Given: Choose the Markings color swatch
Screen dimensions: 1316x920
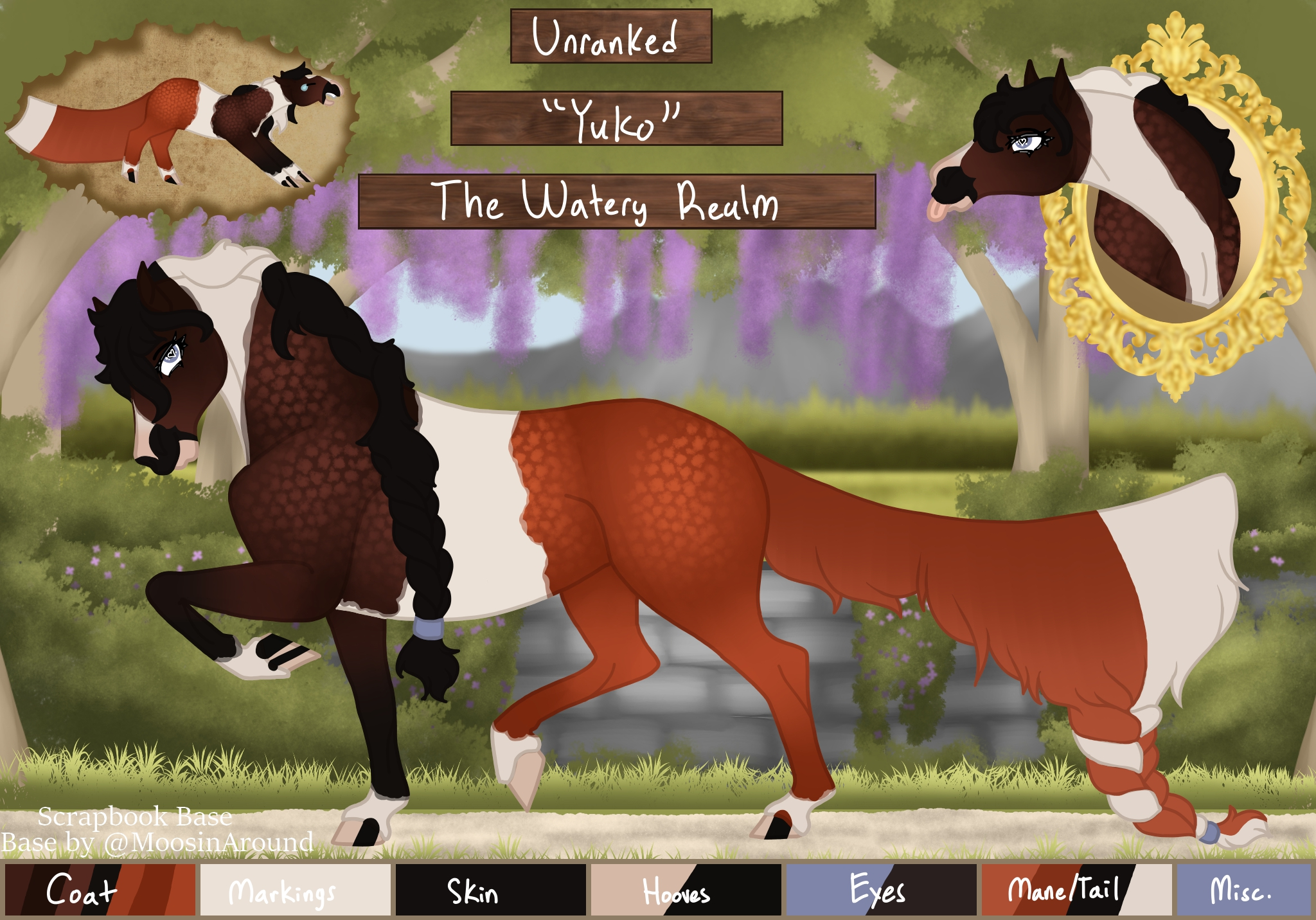Looking at the screenshot, I should click(295, 890).
